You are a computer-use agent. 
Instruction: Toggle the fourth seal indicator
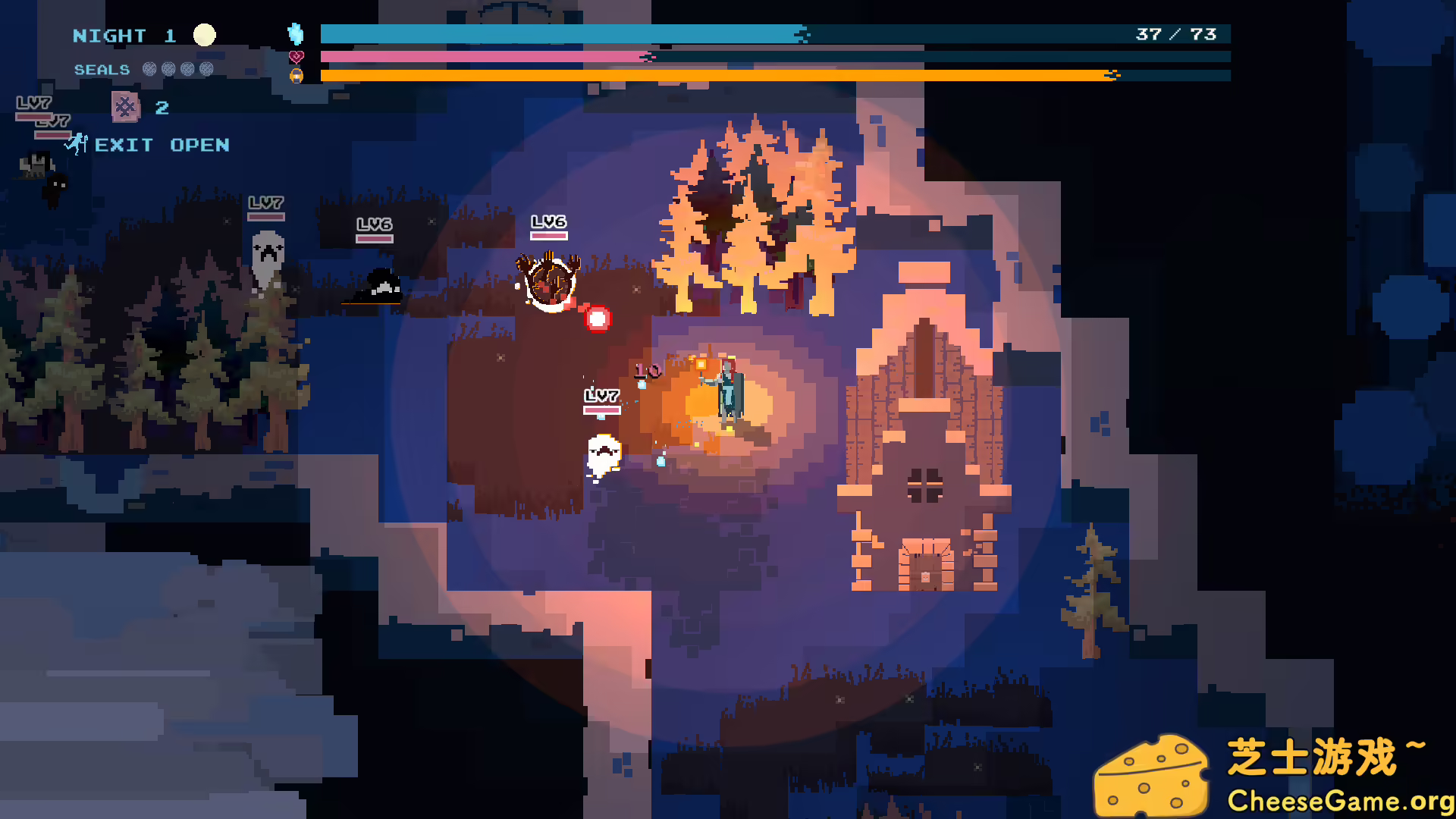[205, 69]
